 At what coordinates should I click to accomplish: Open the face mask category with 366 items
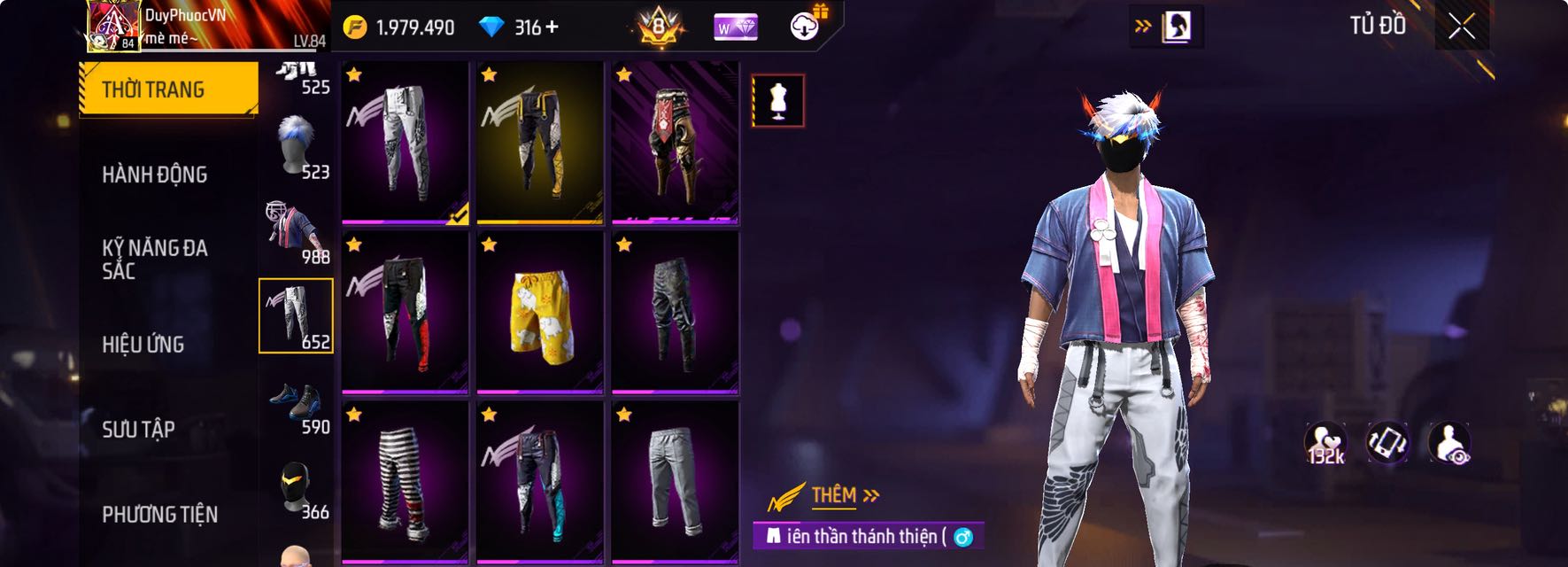tap(297, 489)
